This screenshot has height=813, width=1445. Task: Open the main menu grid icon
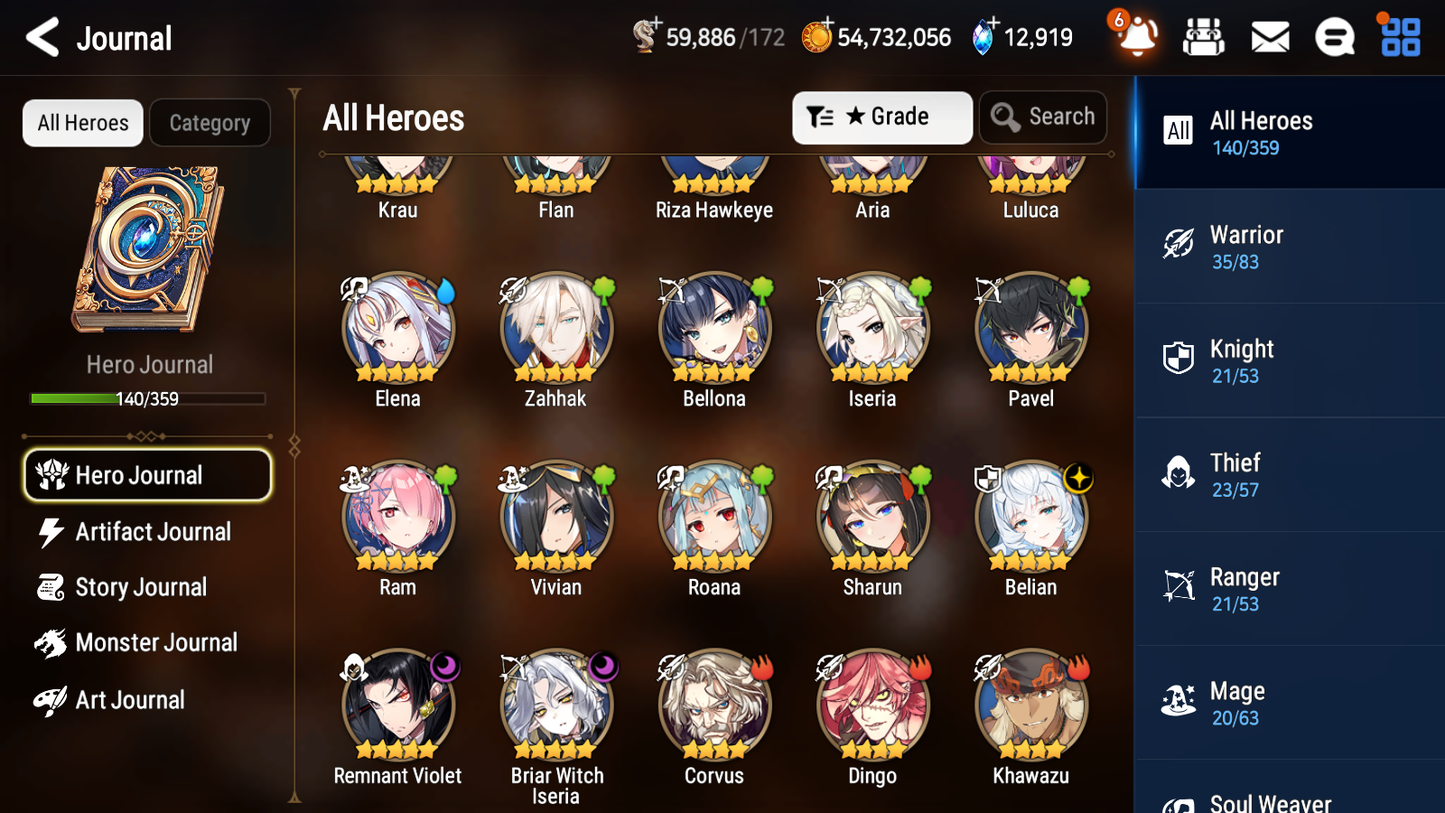coord(1399,36)
